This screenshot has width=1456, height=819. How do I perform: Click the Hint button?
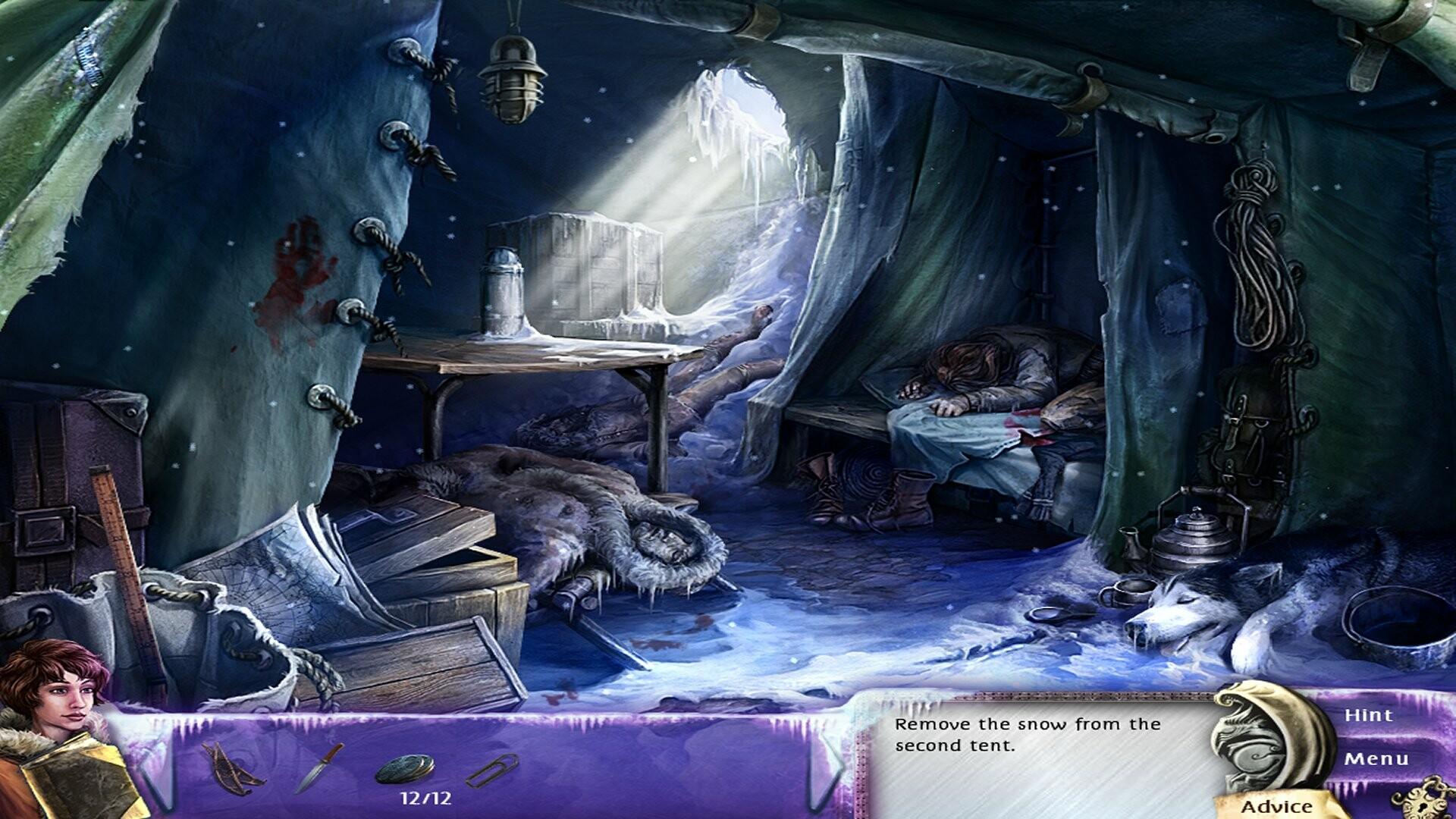click(1369, 715)
